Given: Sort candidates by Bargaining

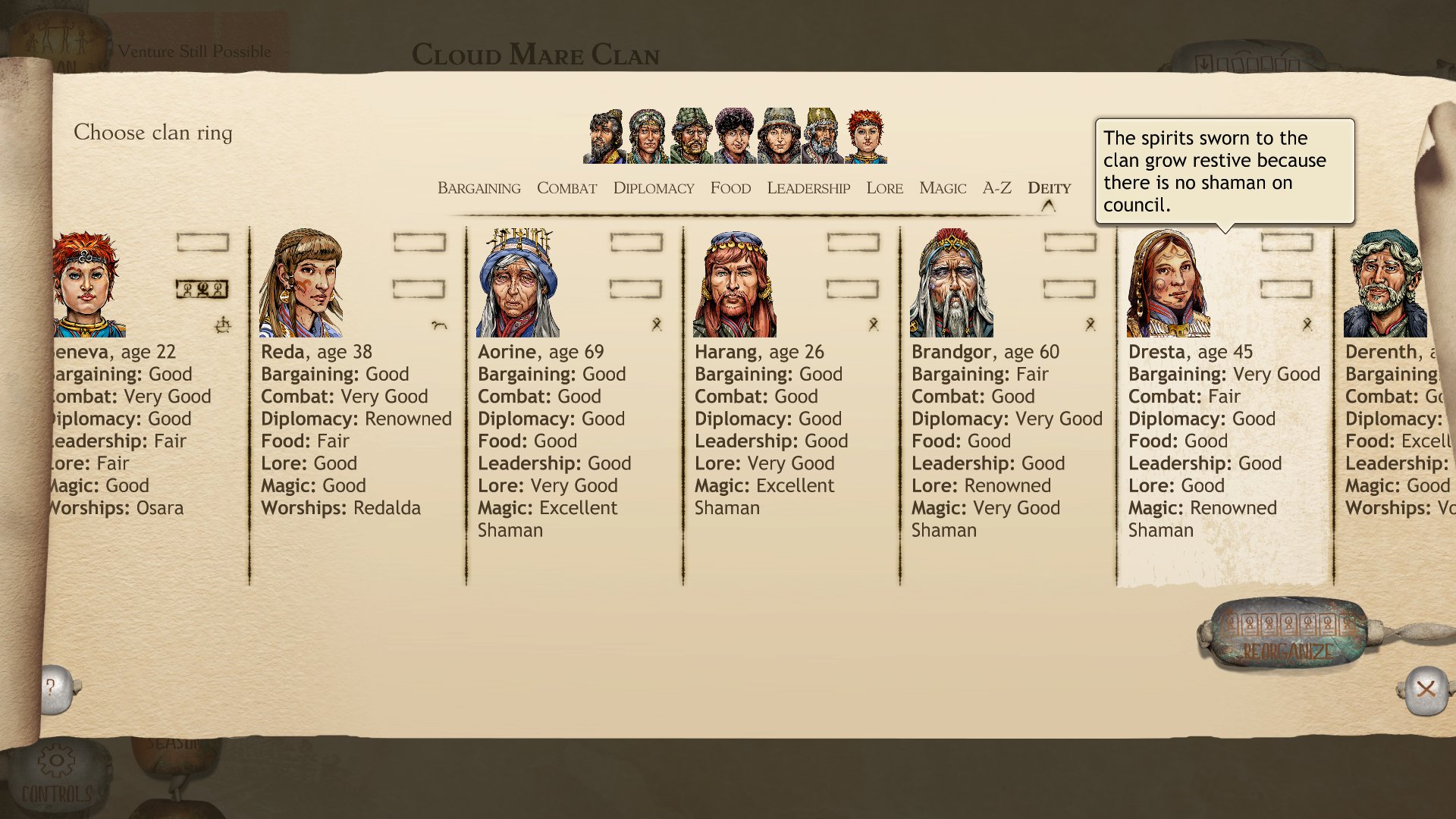Looking at the screenshot, I should pyautogui.click(x=479, y=188).
